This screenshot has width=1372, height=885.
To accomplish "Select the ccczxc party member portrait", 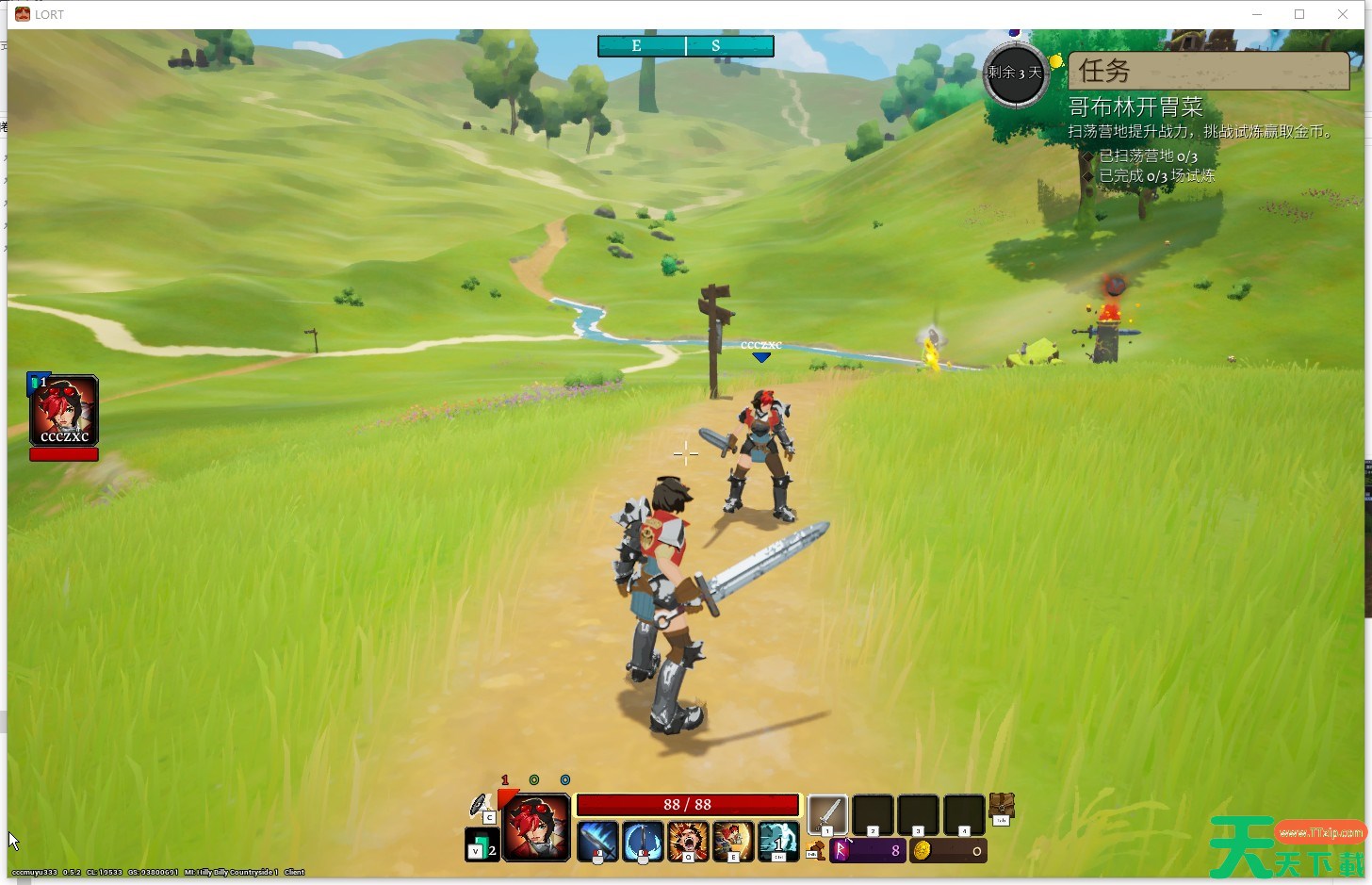I will [x=63, y=410].
